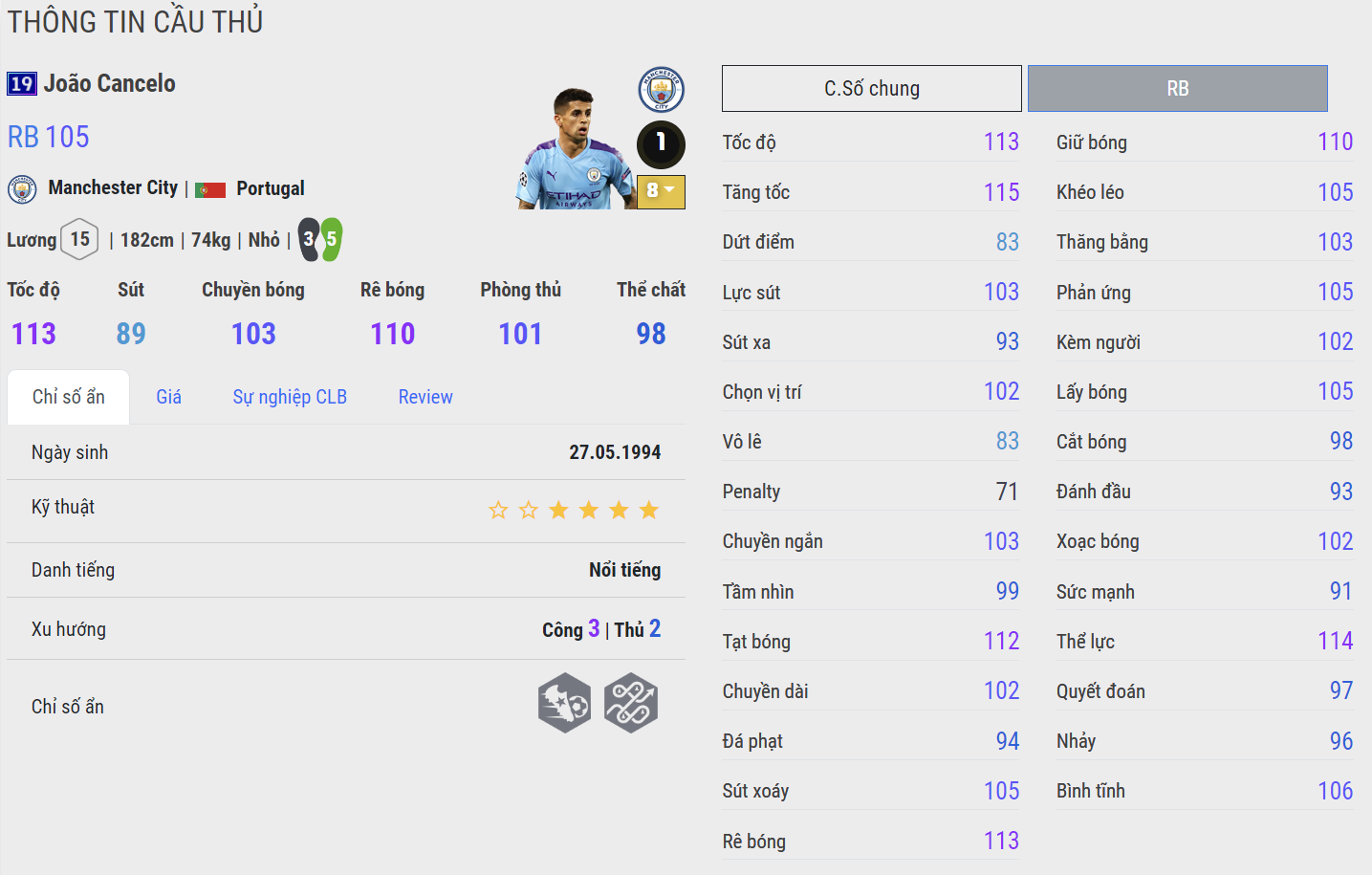Switch to the Giá tab
1372x875 pixels.
(x=168, y=396)
